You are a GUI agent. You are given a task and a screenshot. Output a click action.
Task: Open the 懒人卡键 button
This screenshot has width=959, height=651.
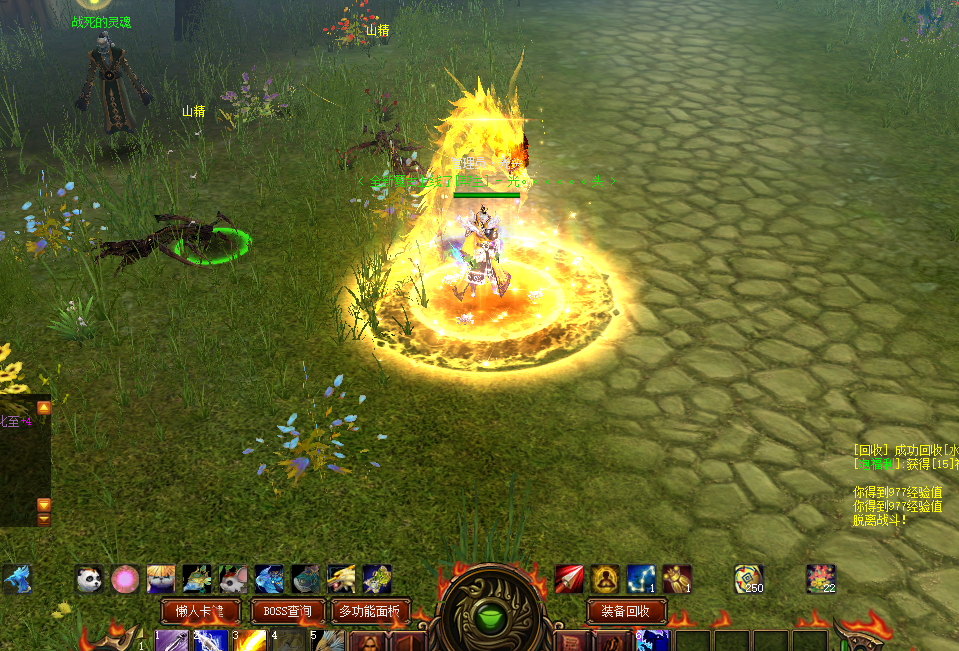tap(200, 611)
